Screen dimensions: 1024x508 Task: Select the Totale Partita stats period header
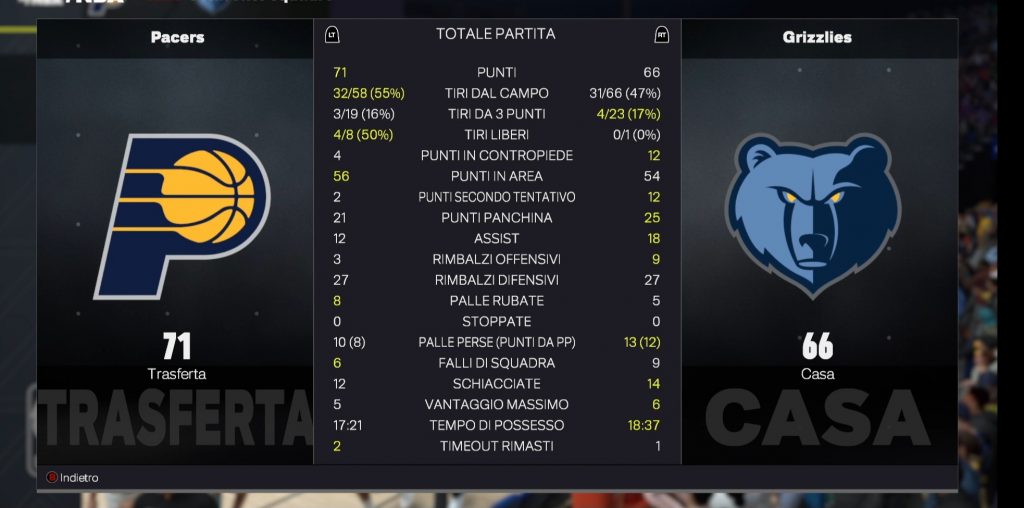(x=496, y=34)
